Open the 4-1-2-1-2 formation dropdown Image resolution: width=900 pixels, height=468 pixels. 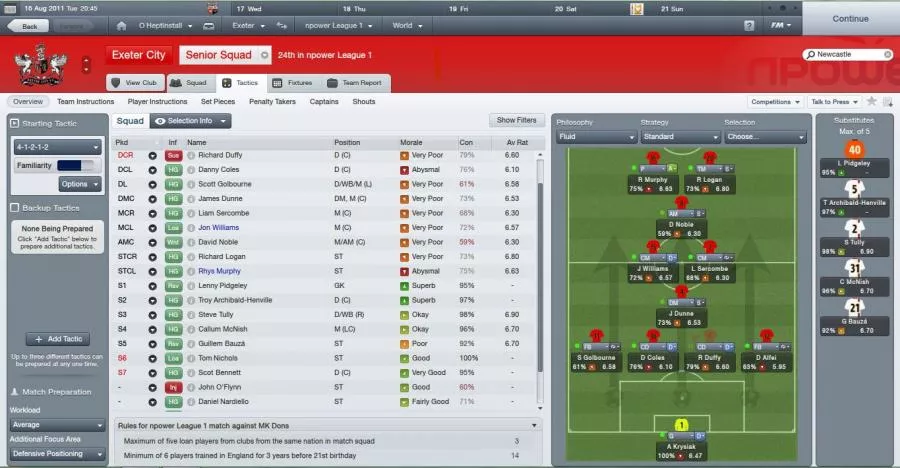click(57, 147)
